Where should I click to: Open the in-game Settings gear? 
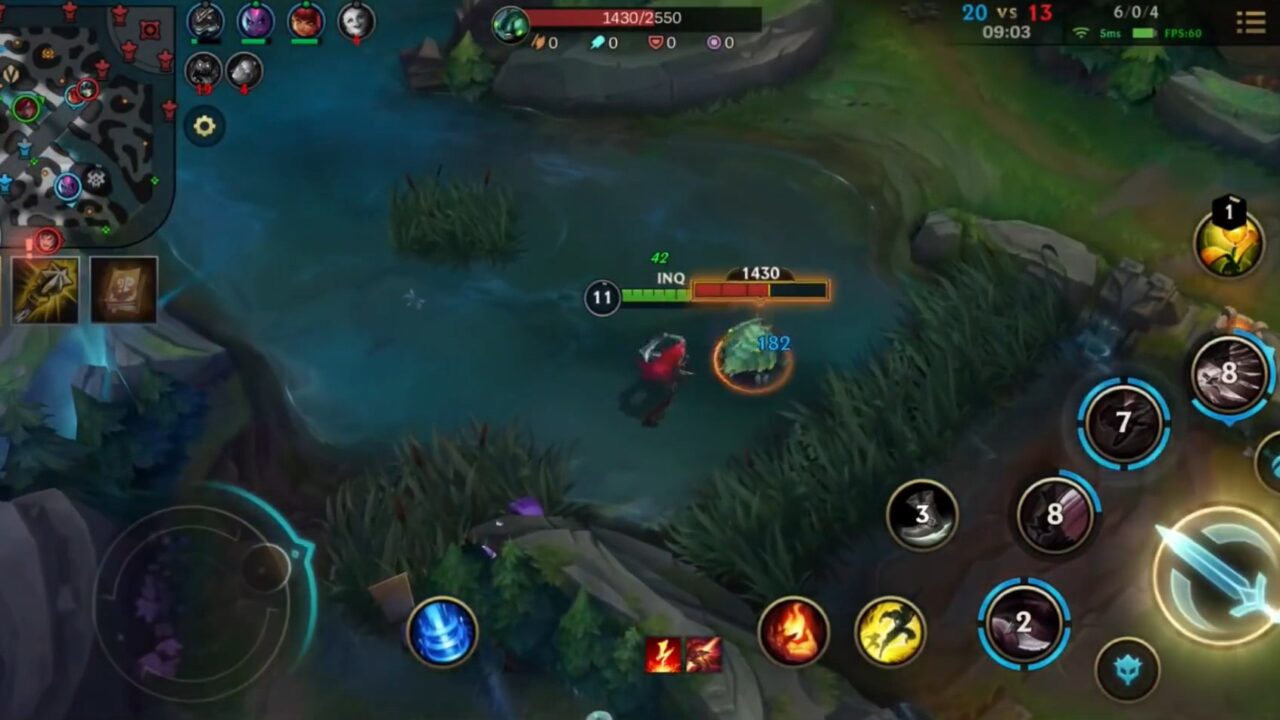pyautogui.click(x=205, y=127)
